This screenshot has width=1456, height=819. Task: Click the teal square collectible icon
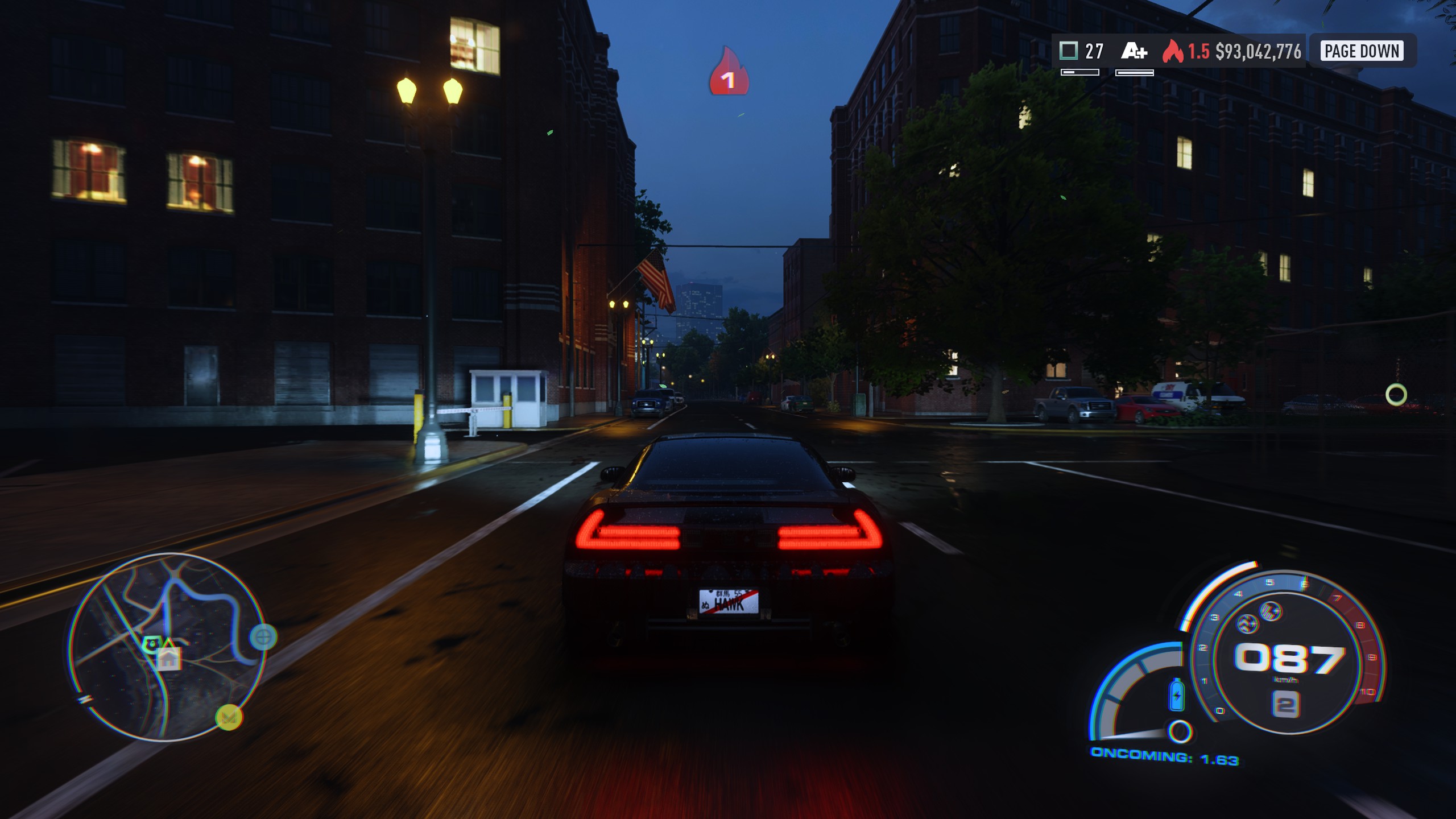1069,51
